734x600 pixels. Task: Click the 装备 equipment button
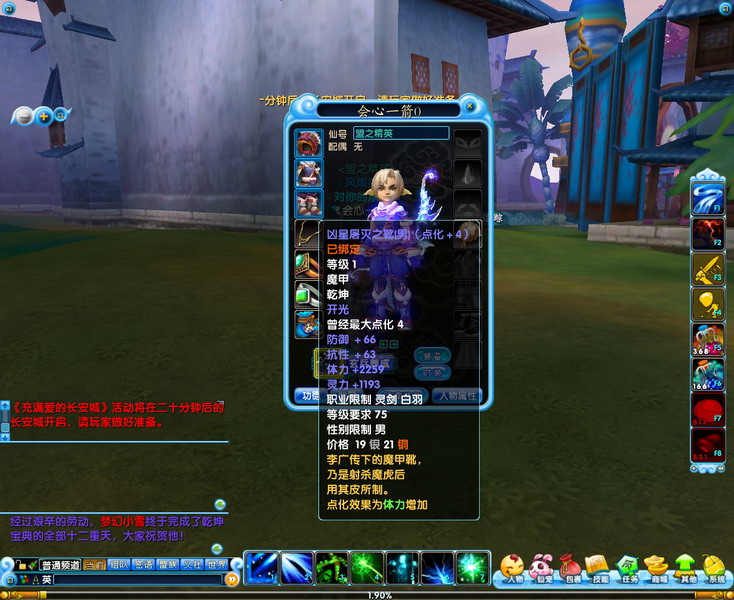click(432, 355)
